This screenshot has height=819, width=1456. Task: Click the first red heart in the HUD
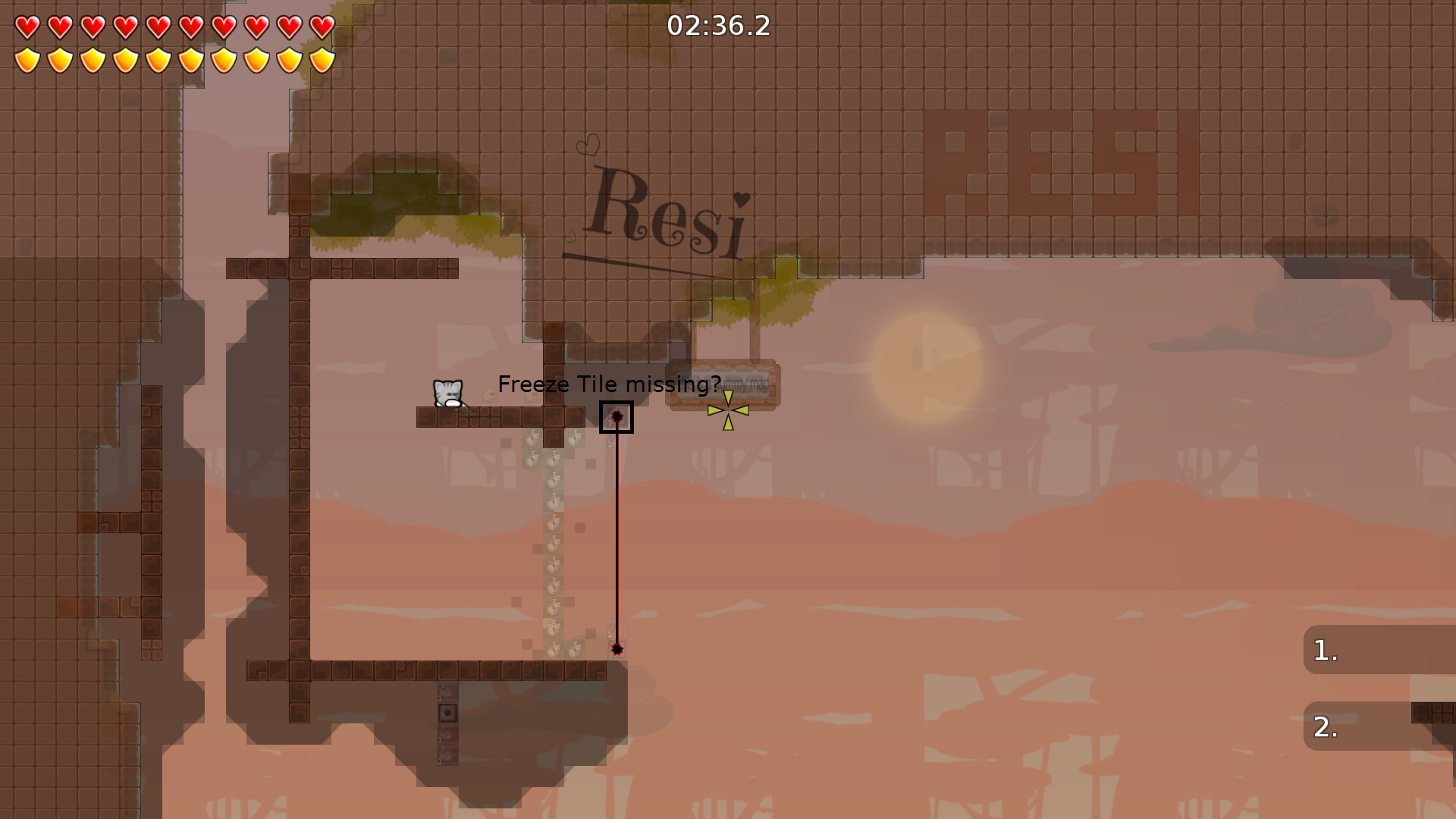(x=27, y=29)
